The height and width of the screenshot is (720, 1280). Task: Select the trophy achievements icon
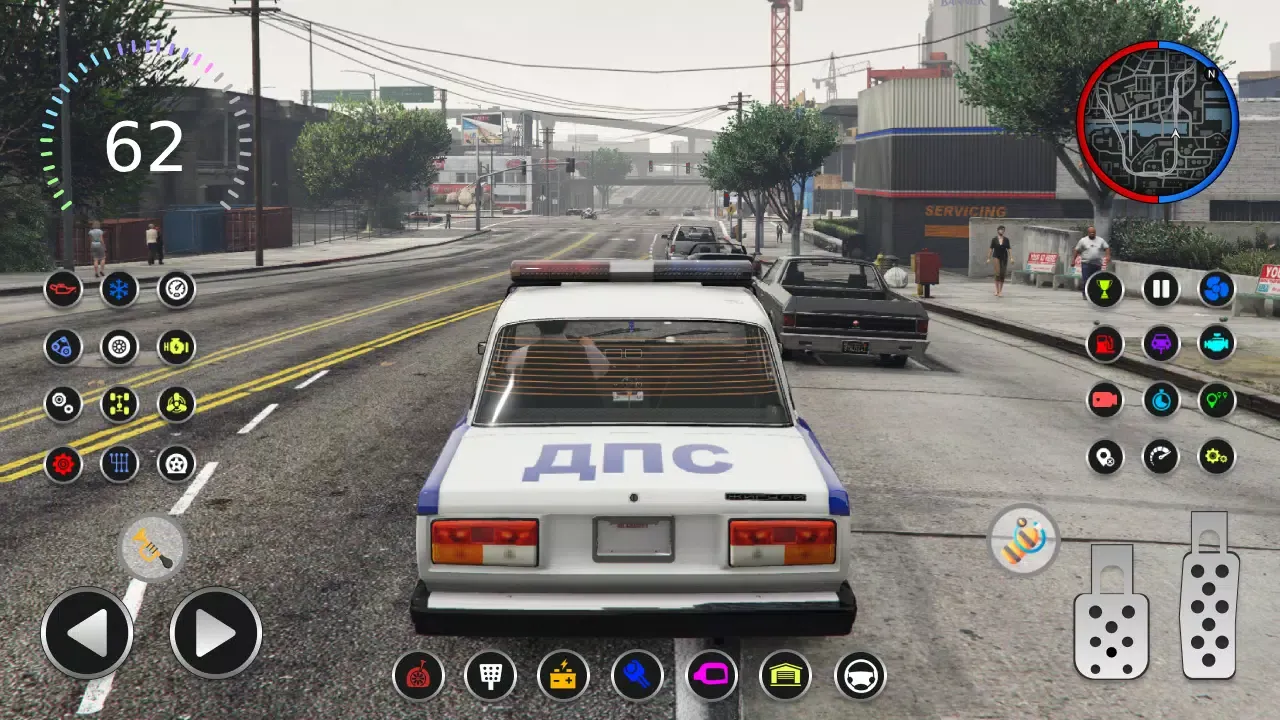[1104, 289]
